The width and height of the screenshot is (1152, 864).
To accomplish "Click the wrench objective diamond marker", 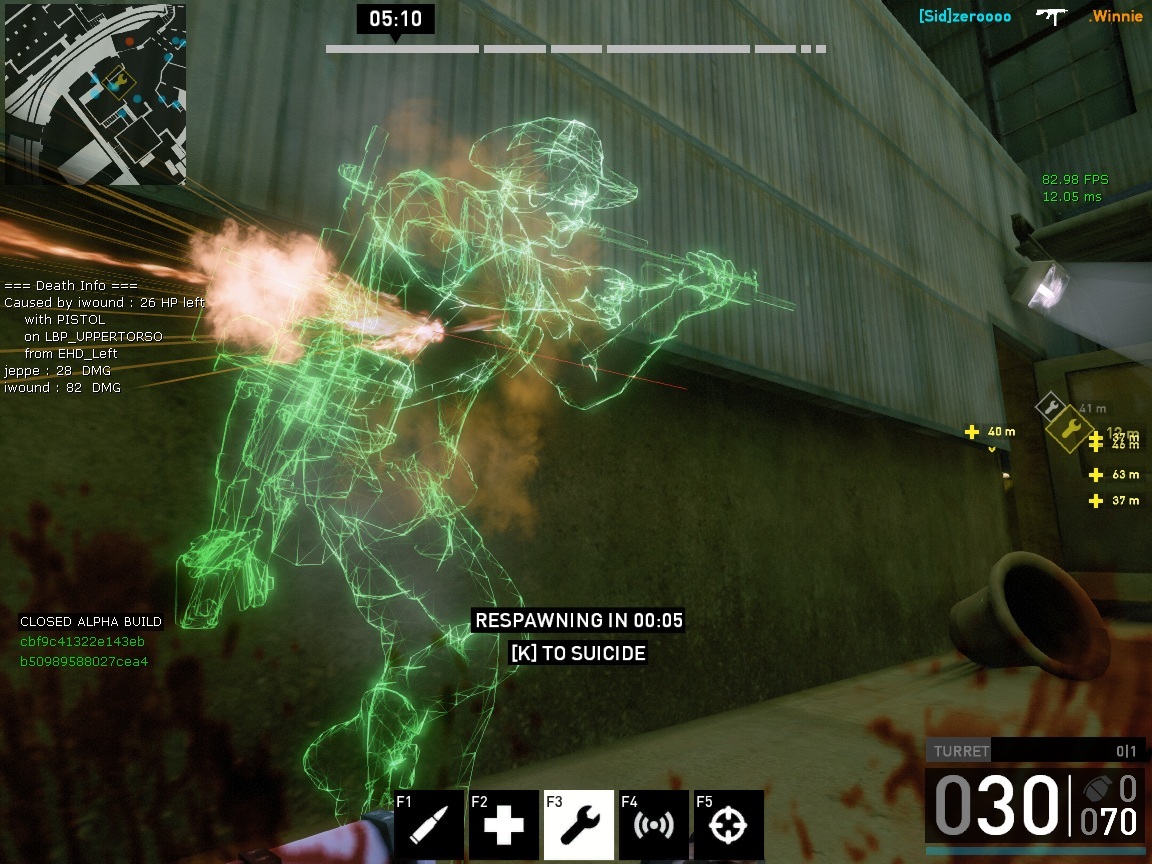I will 1069,429.
